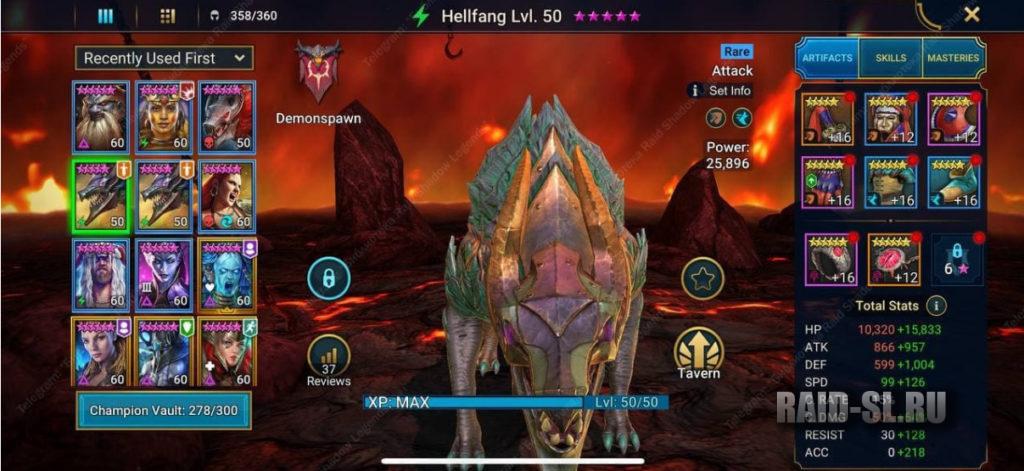Switch to the Skills tab
1024x471 pixels.
click(x=889, y=58)
